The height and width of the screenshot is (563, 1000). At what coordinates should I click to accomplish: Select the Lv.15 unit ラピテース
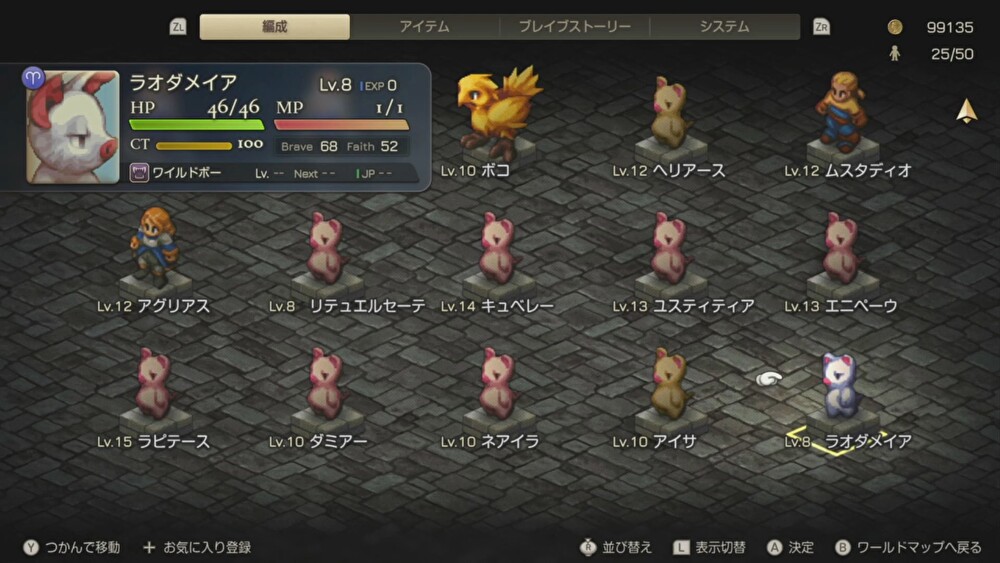(153, 384)
